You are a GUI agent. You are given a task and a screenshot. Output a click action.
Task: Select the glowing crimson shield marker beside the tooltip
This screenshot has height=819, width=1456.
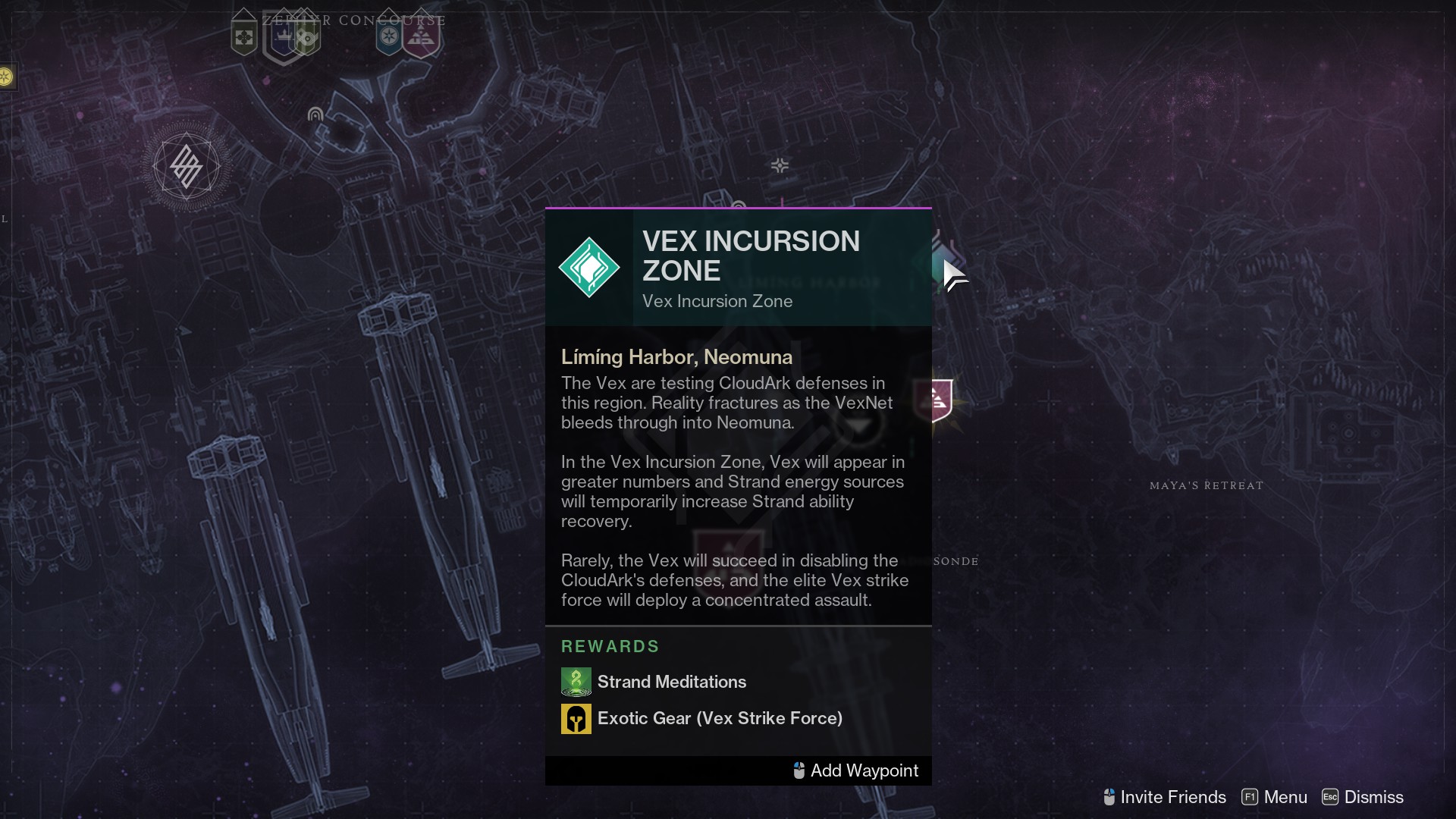[x=940, y=400]
